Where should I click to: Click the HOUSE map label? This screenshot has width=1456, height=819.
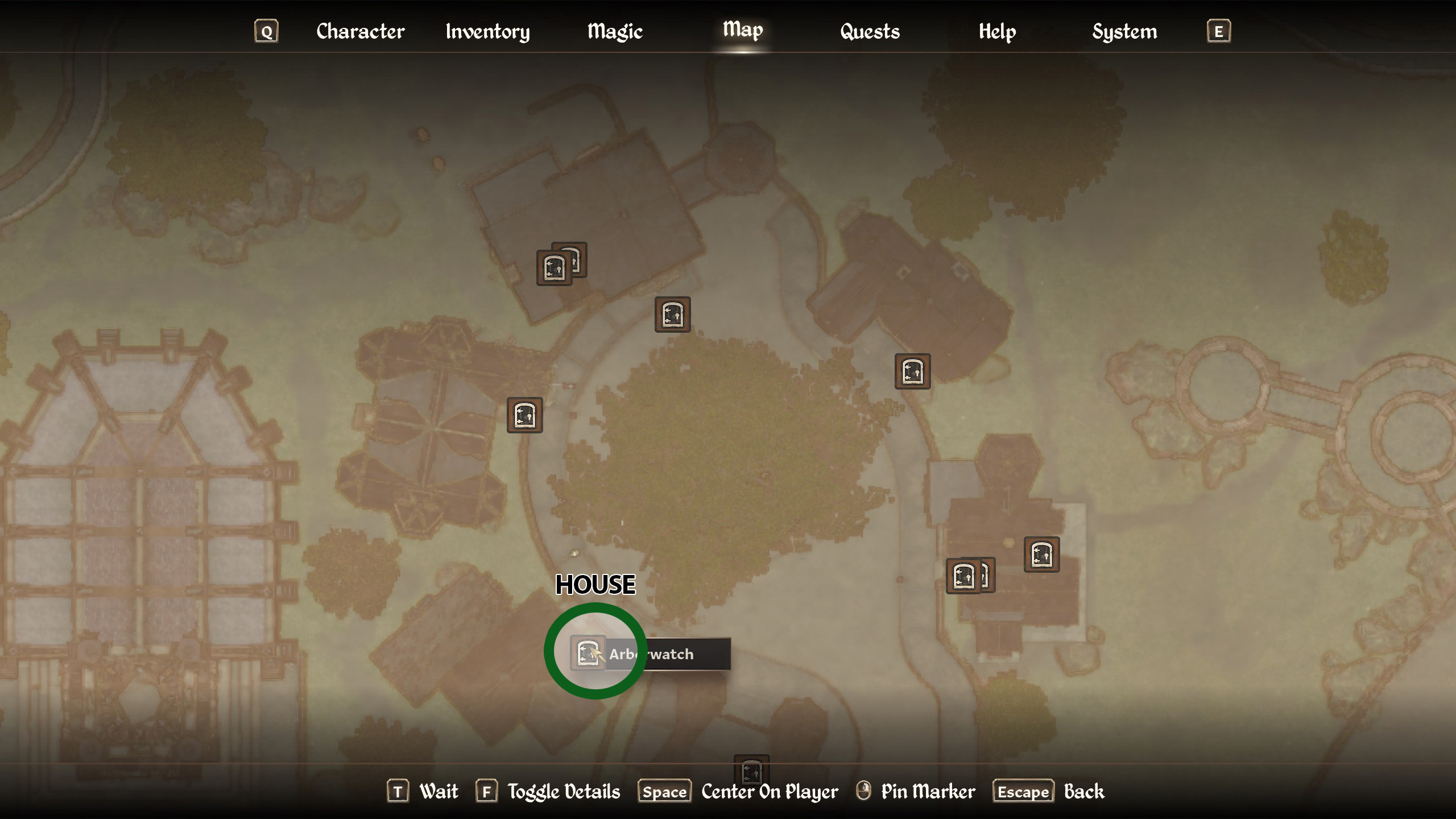click(x=595, y=584)
